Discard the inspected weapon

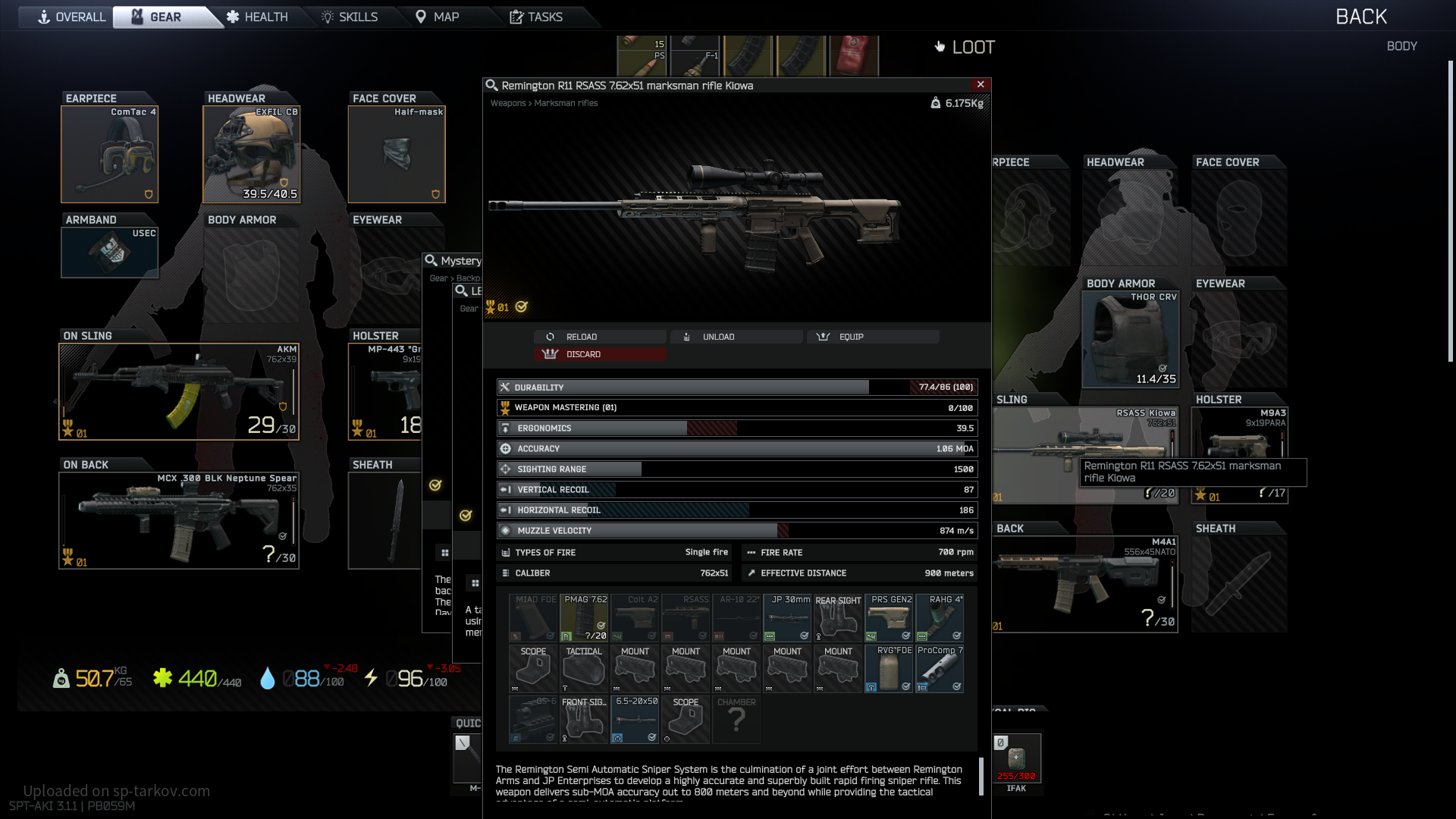click(600, 354)
